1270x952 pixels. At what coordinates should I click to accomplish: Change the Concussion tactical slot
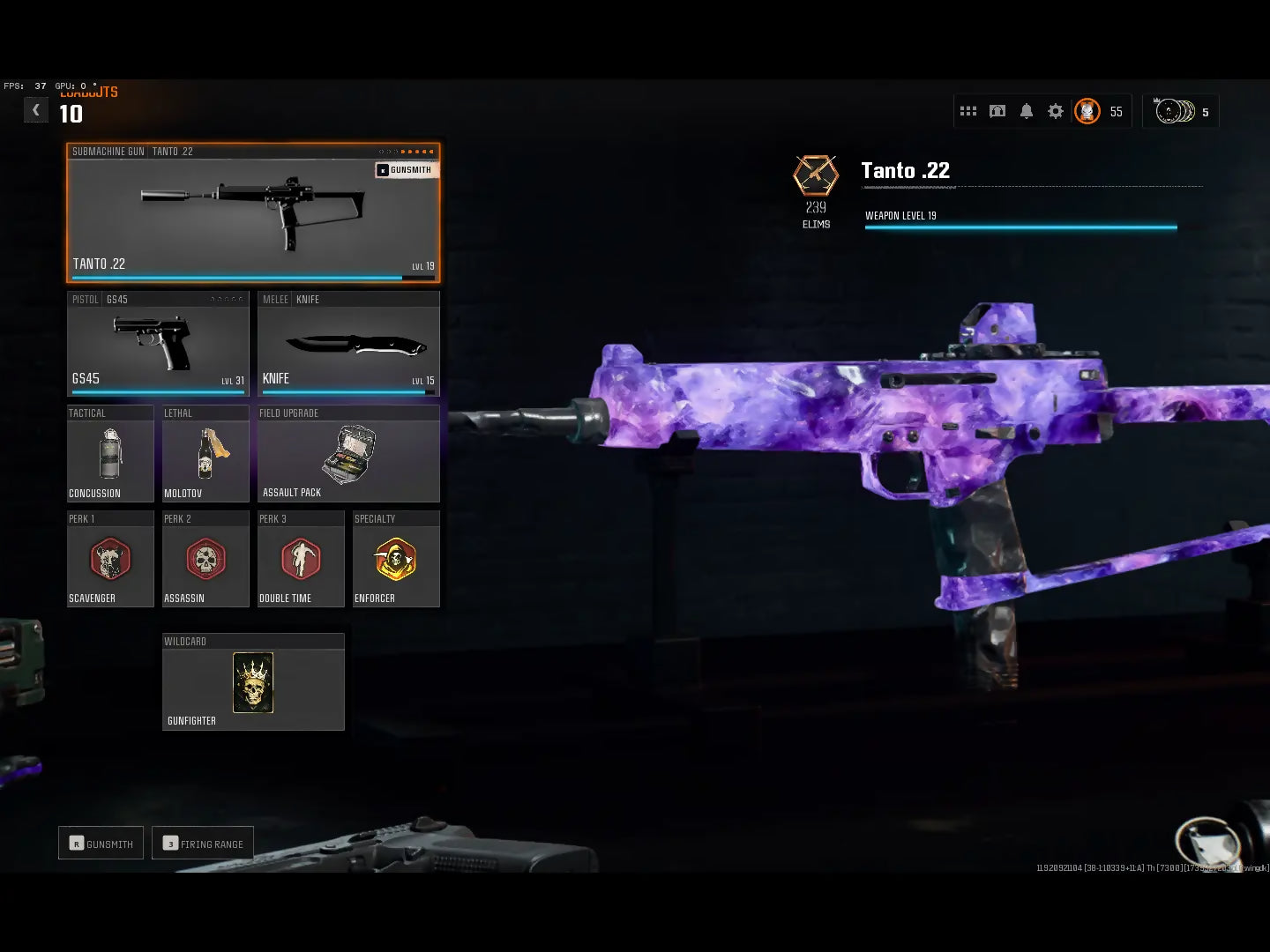pyautogui.click(x=110, y=454)
